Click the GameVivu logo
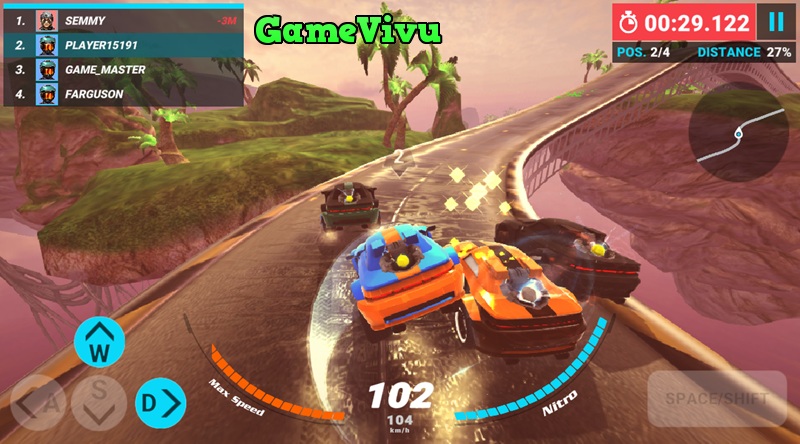 point(347,30)
